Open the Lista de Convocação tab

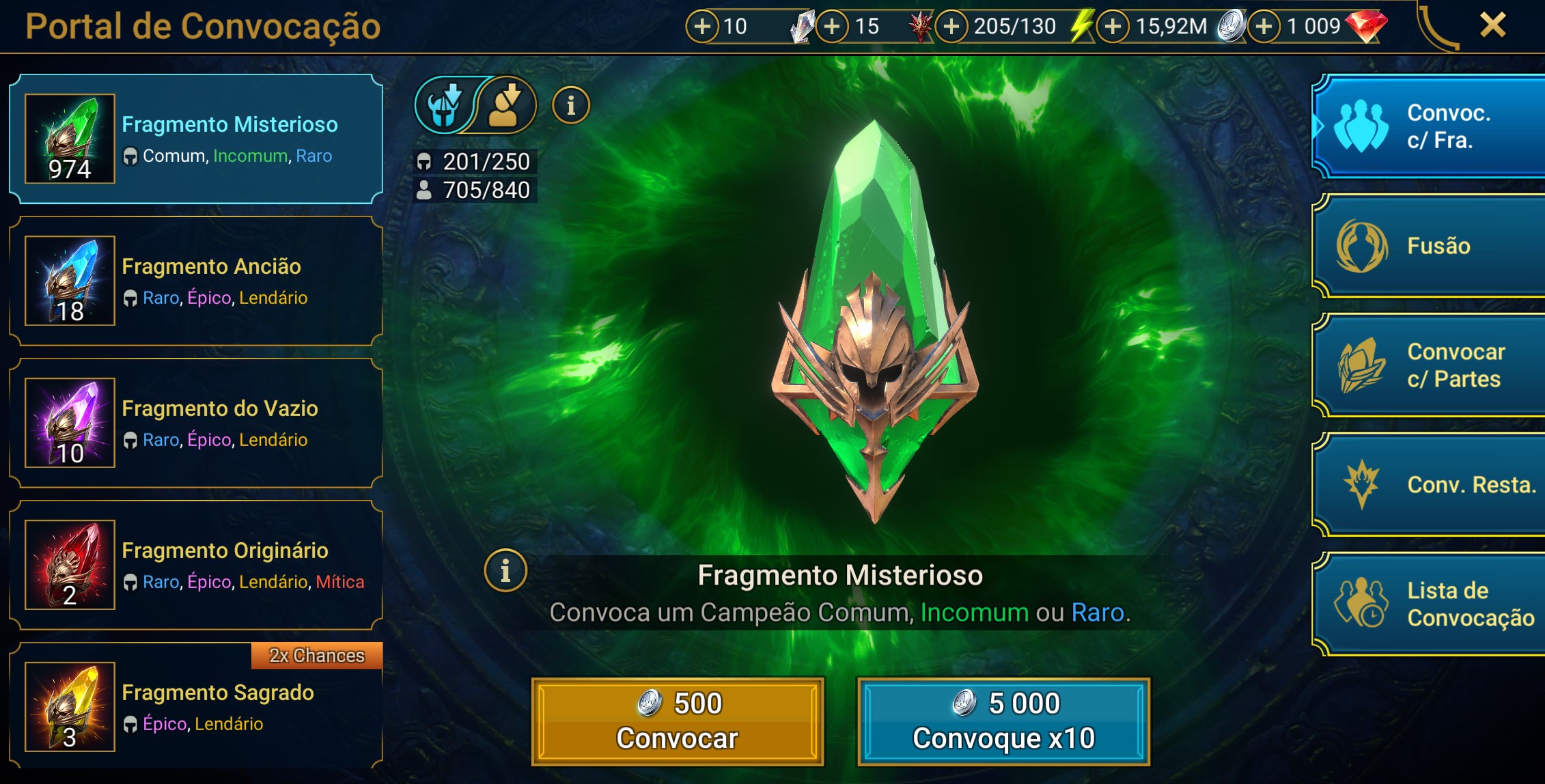tap(1429, 604)
